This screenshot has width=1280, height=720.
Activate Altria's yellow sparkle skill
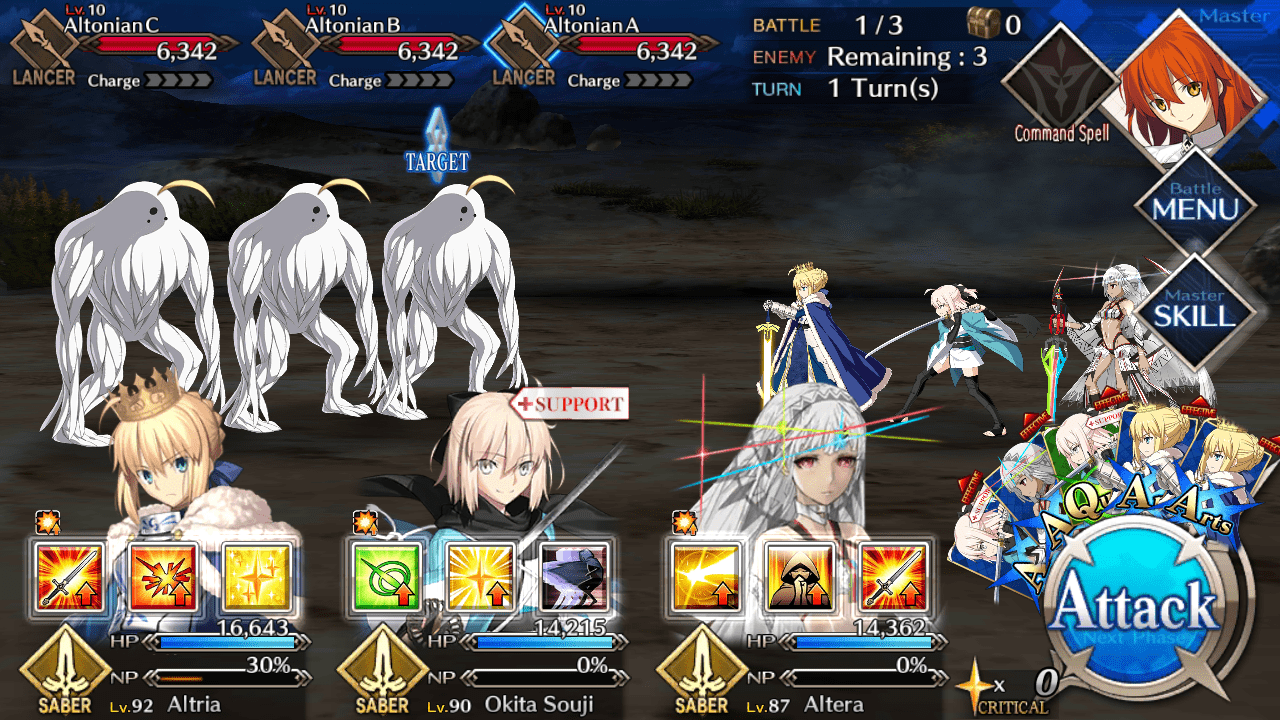(257, 577)
